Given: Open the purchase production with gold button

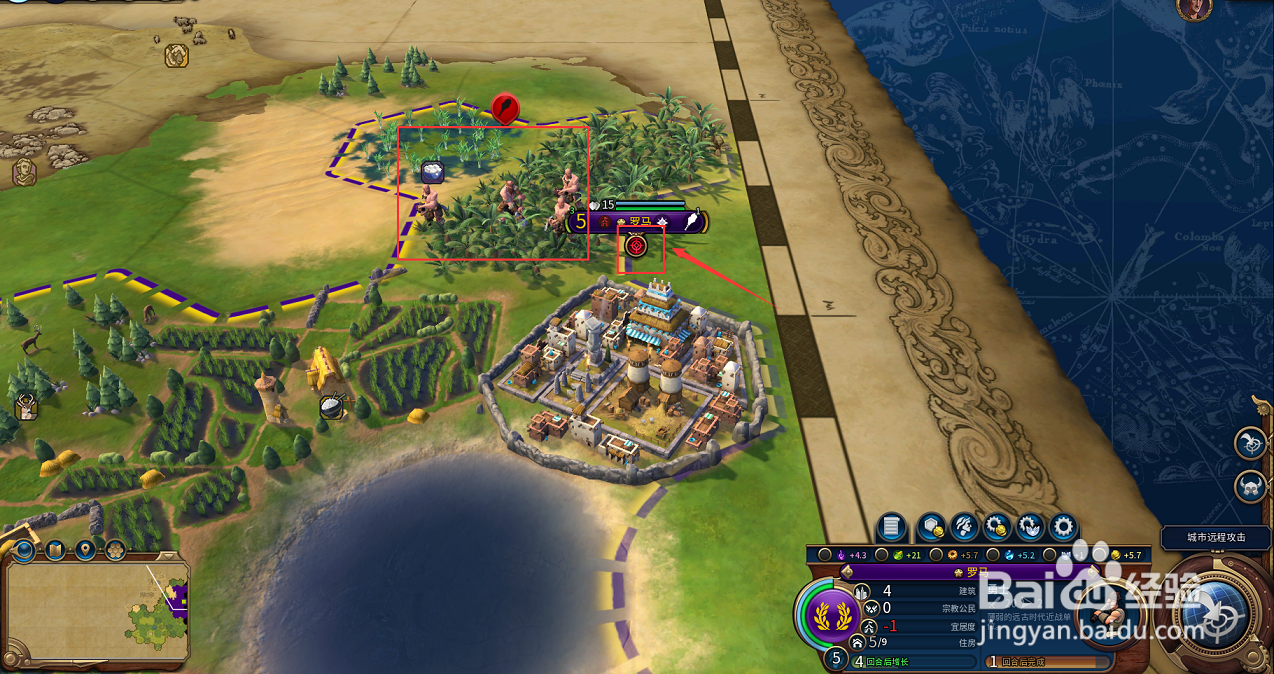Looking at the screenshot, I should pos(996,527).
